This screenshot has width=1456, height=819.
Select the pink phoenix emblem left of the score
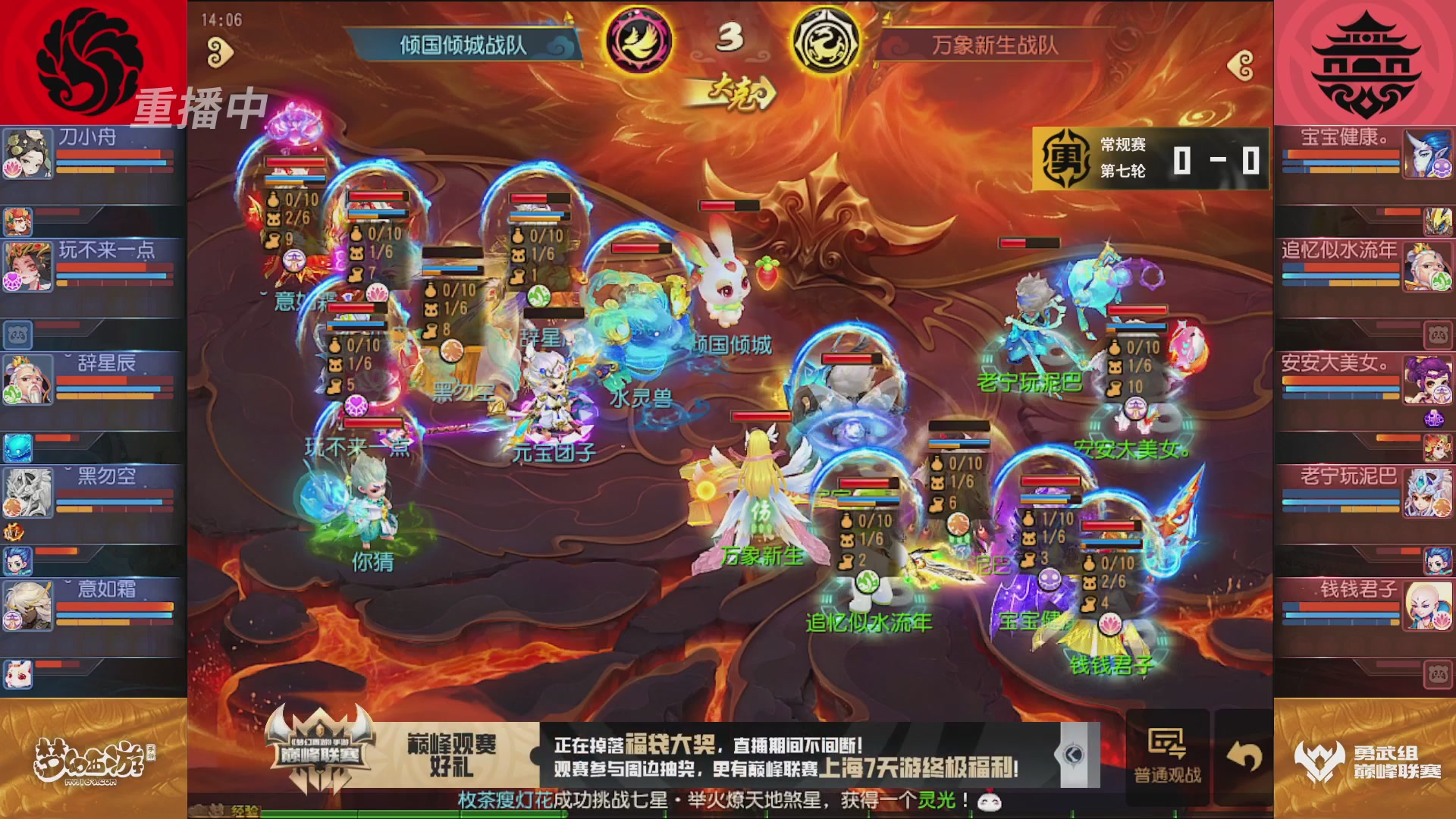641,42
